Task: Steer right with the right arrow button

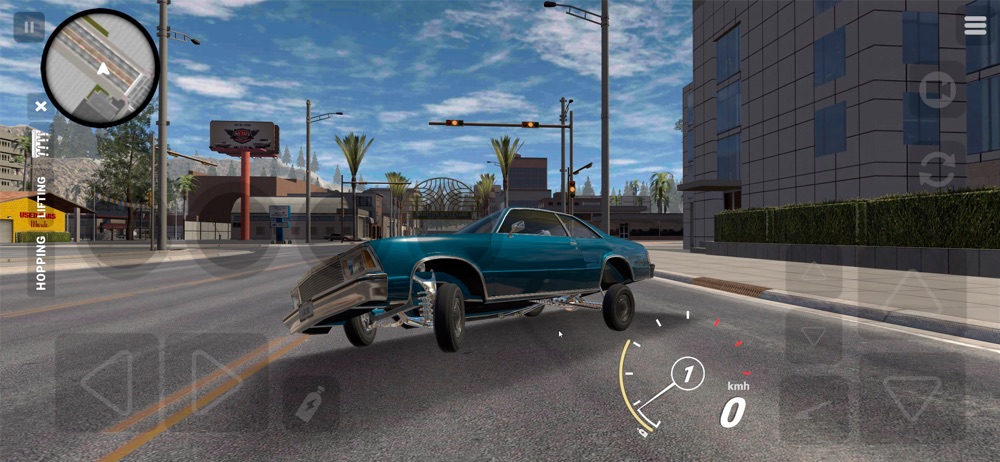Action: coord(216,382)
